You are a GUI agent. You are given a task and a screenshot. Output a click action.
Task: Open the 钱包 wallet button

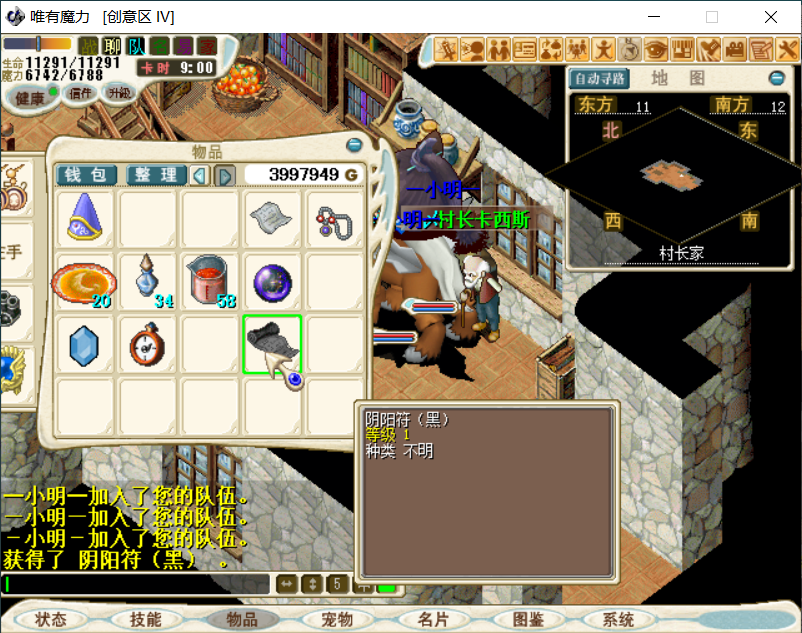[x=86, y=175]
